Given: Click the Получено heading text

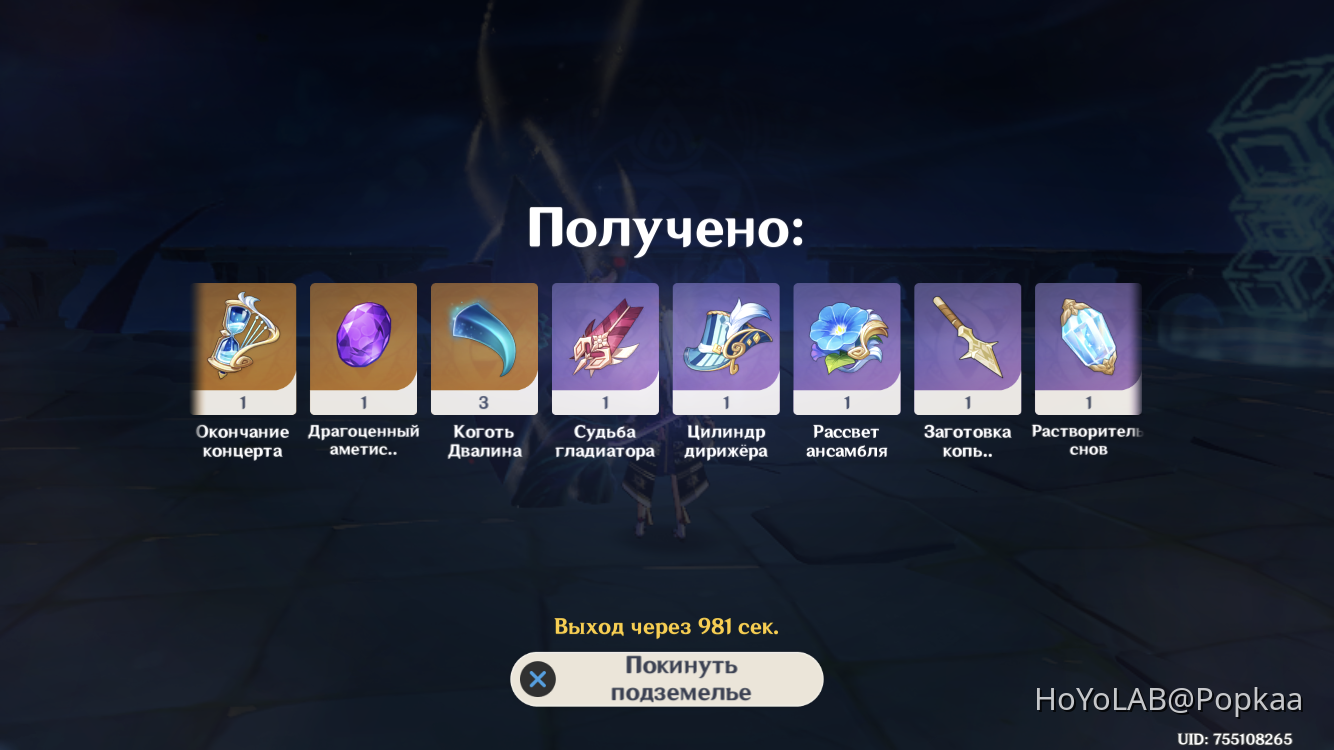Looking at the screenshot, I should [x=666, y=228].
